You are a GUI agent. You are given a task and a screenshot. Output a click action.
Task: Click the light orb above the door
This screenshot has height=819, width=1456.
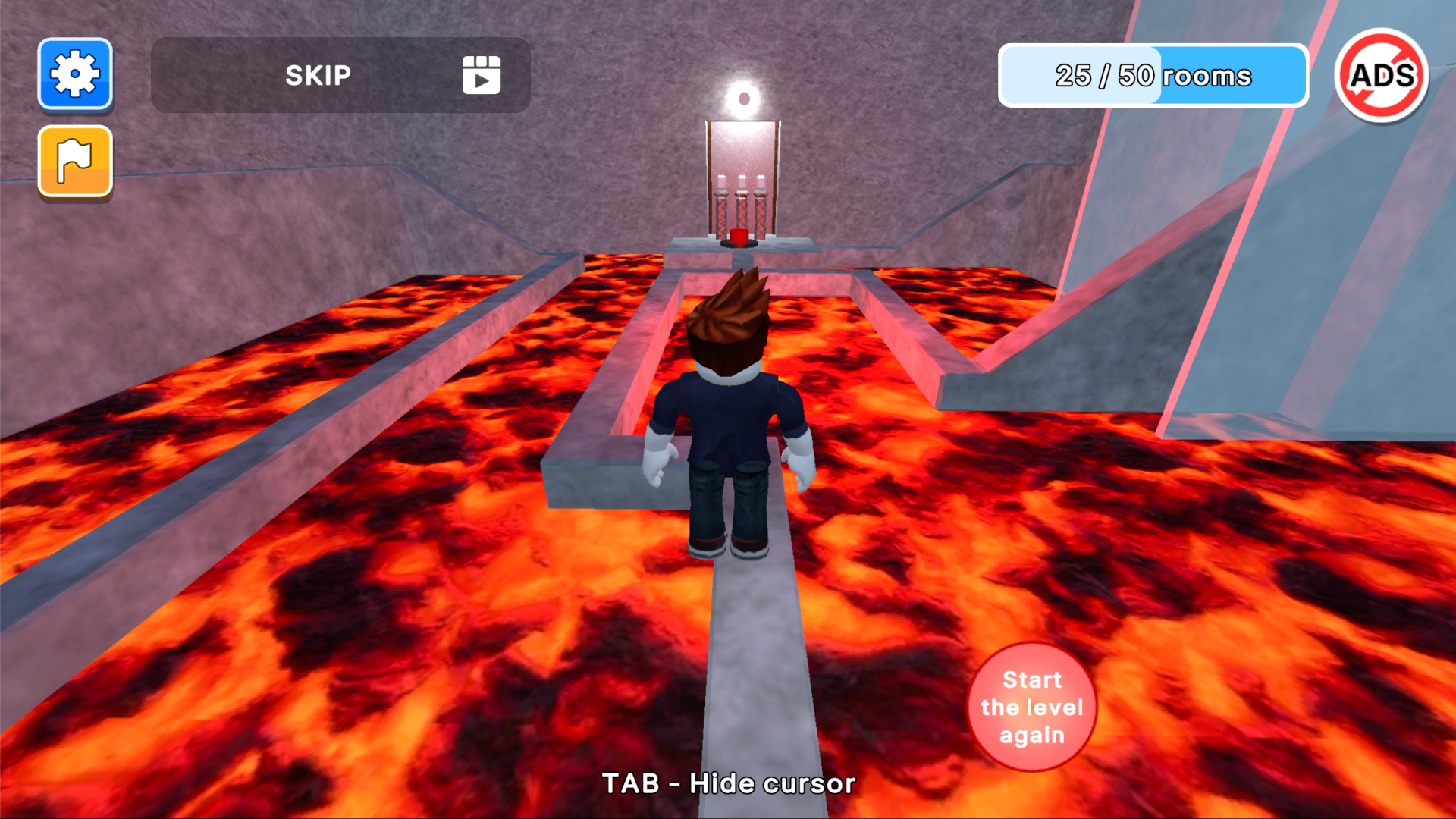[x=743, y=97]
